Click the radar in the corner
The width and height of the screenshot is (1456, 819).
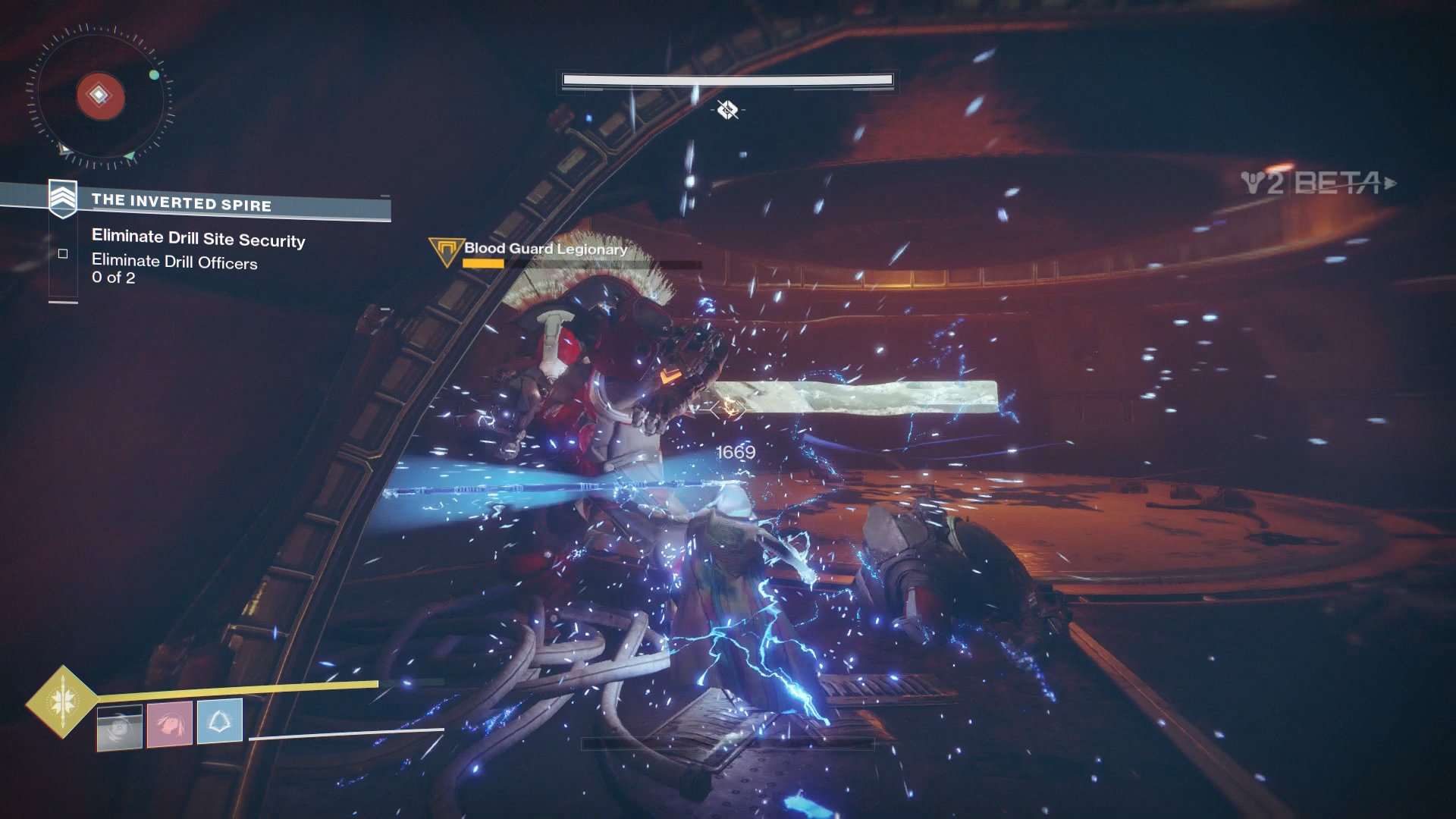[x=99, y=96]
